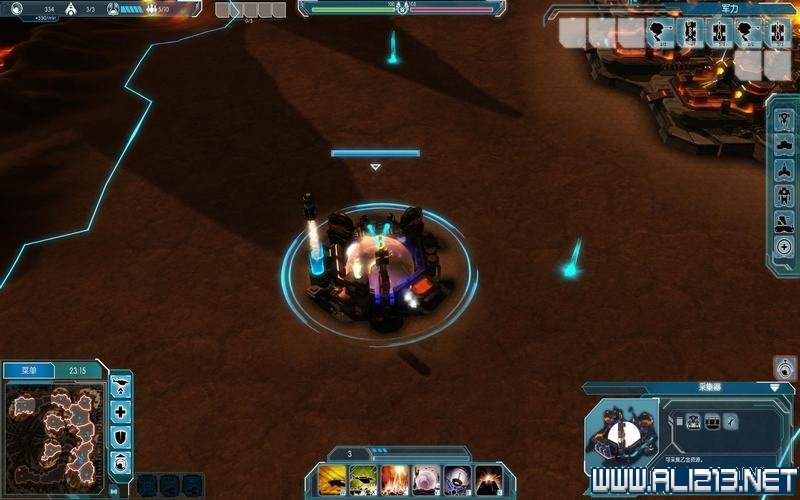
Task: Select the green aircraft ability icon
Action: coord(364,480)
